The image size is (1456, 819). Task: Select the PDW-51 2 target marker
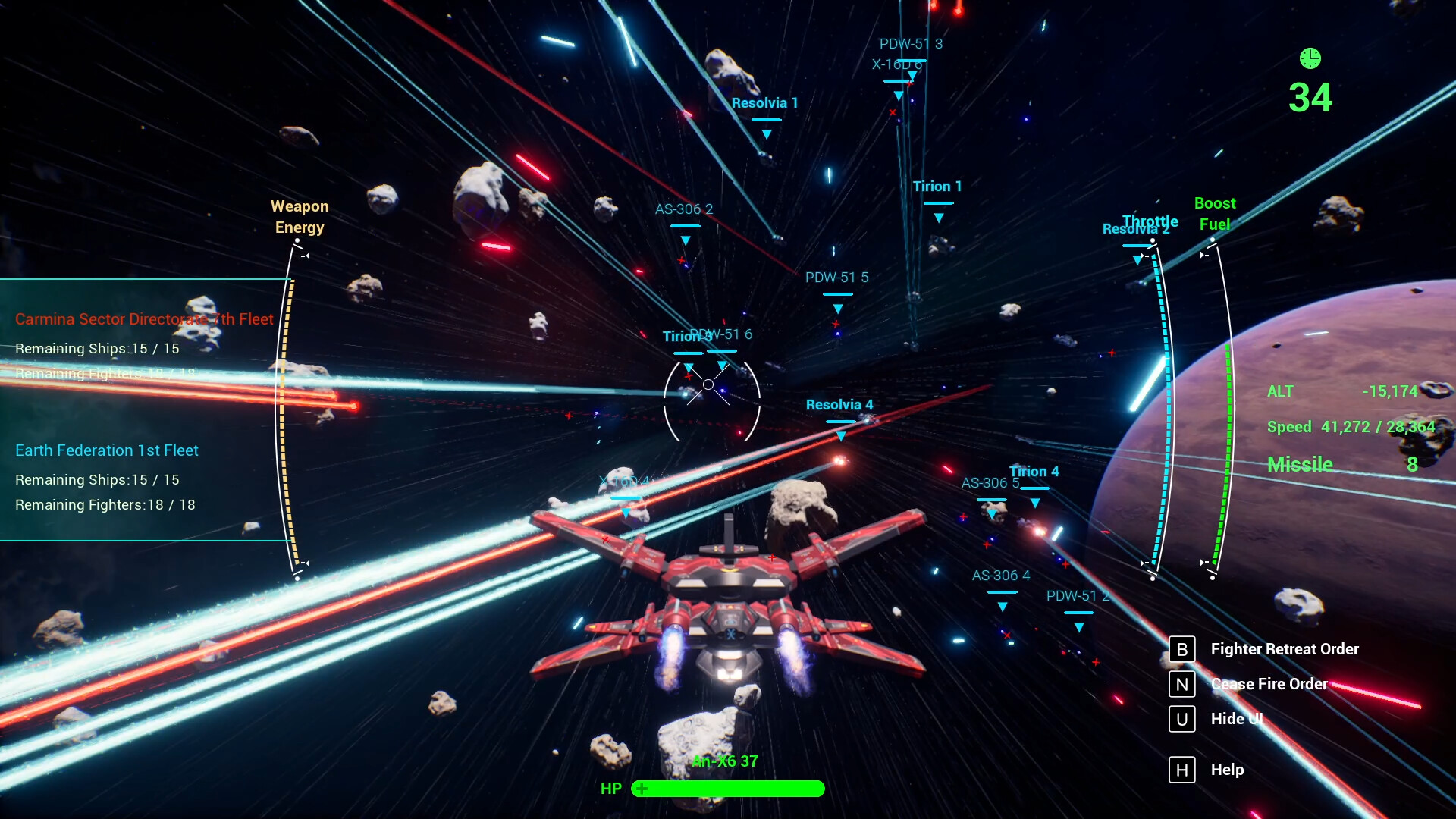tap(1078, 596)
